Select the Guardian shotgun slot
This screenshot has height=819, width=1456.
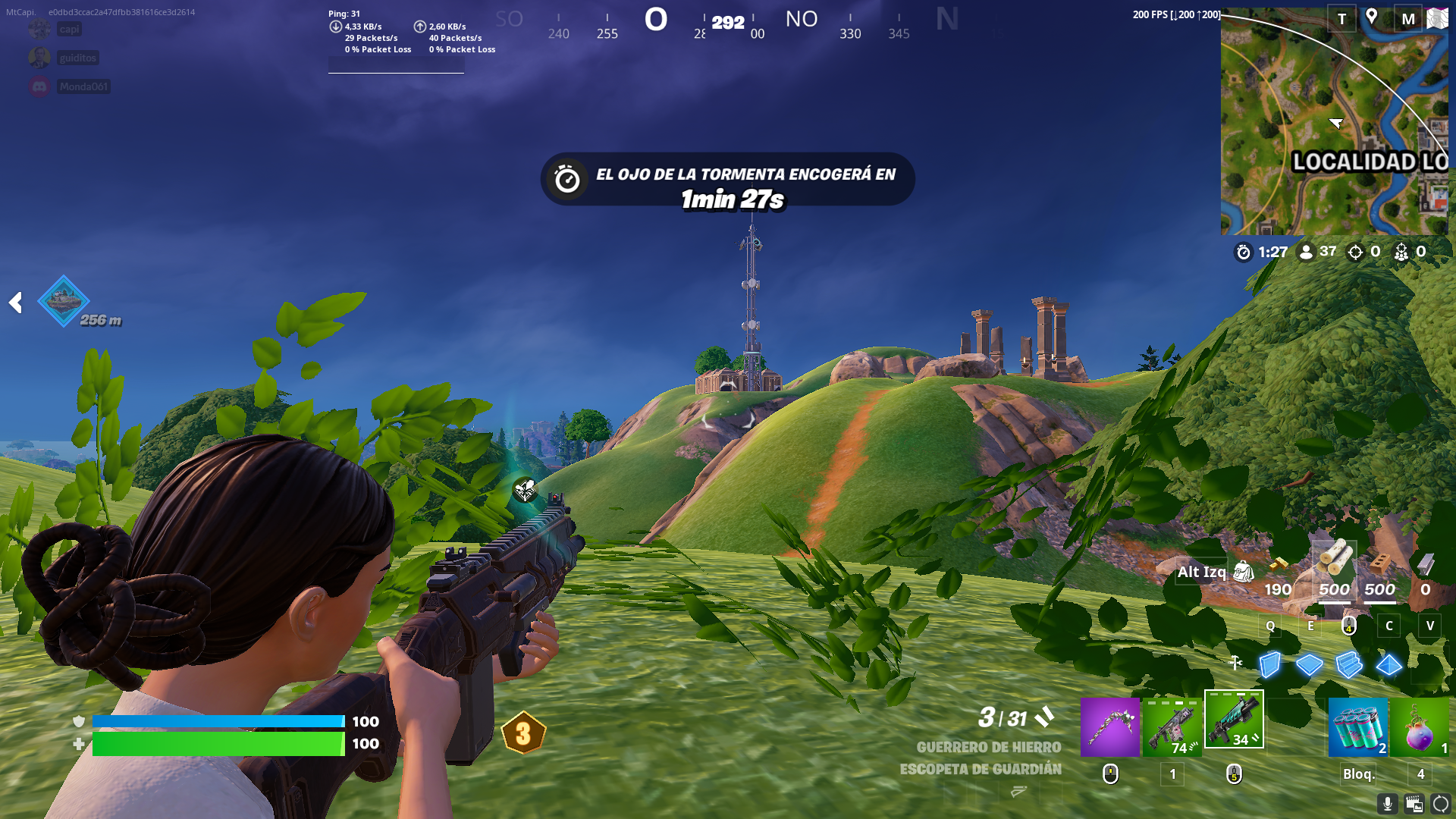tap(1234, 720)
